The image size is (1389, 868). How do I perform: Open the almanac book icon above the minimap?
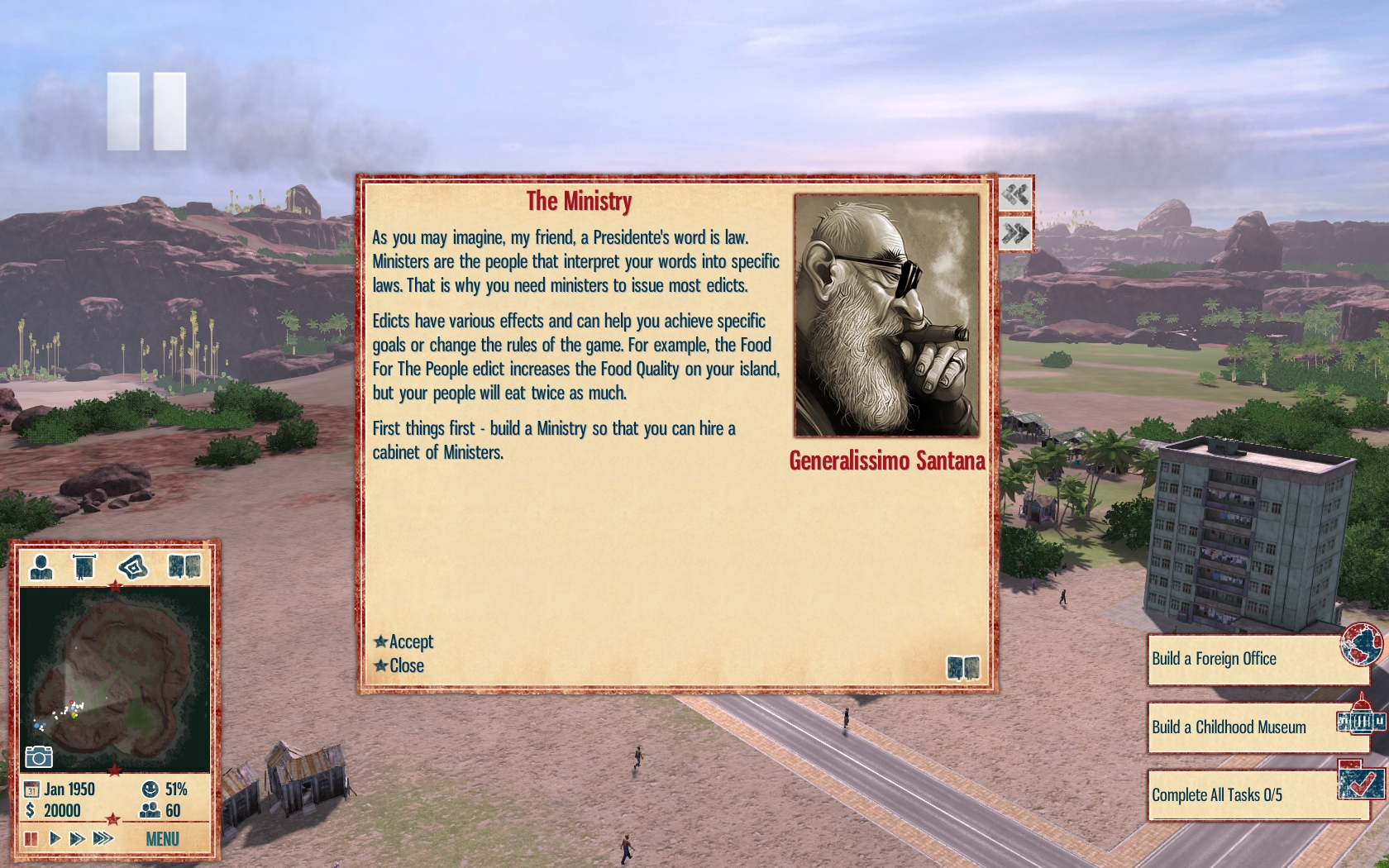pyautogui.click(x=184, y=567)
